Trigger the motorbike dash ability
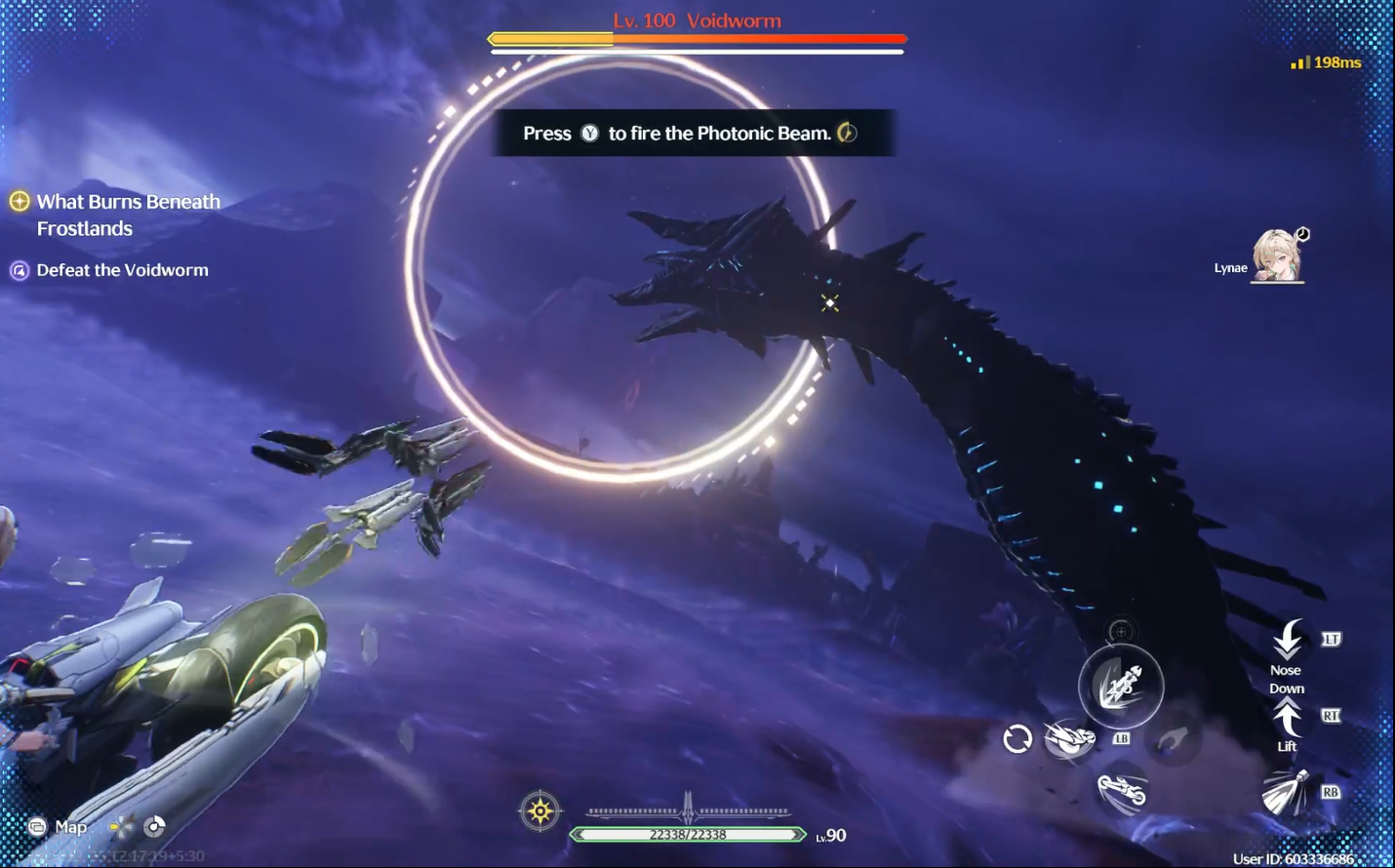Screen dimensions: 1395x868 1069,739
